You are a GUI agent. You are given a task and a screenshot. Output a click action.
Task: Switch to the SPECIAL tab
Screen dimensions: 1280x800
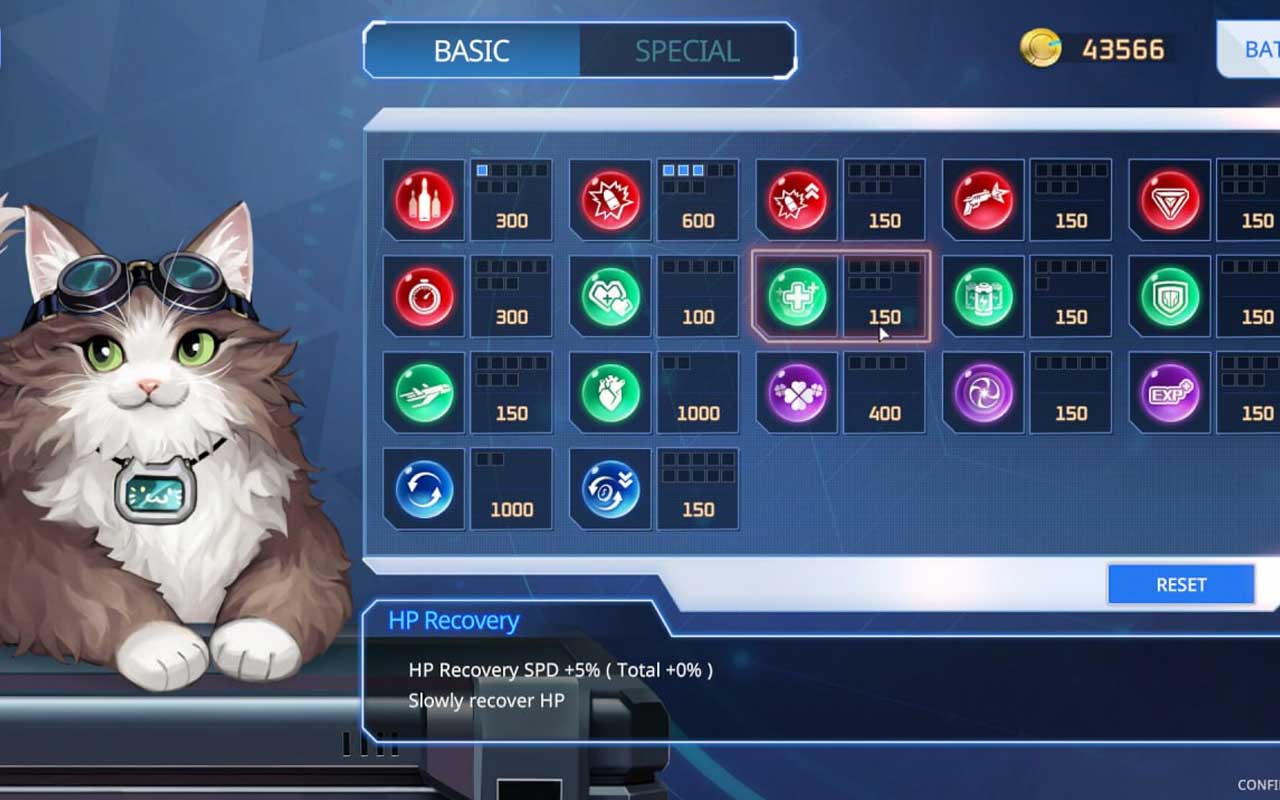687,51
